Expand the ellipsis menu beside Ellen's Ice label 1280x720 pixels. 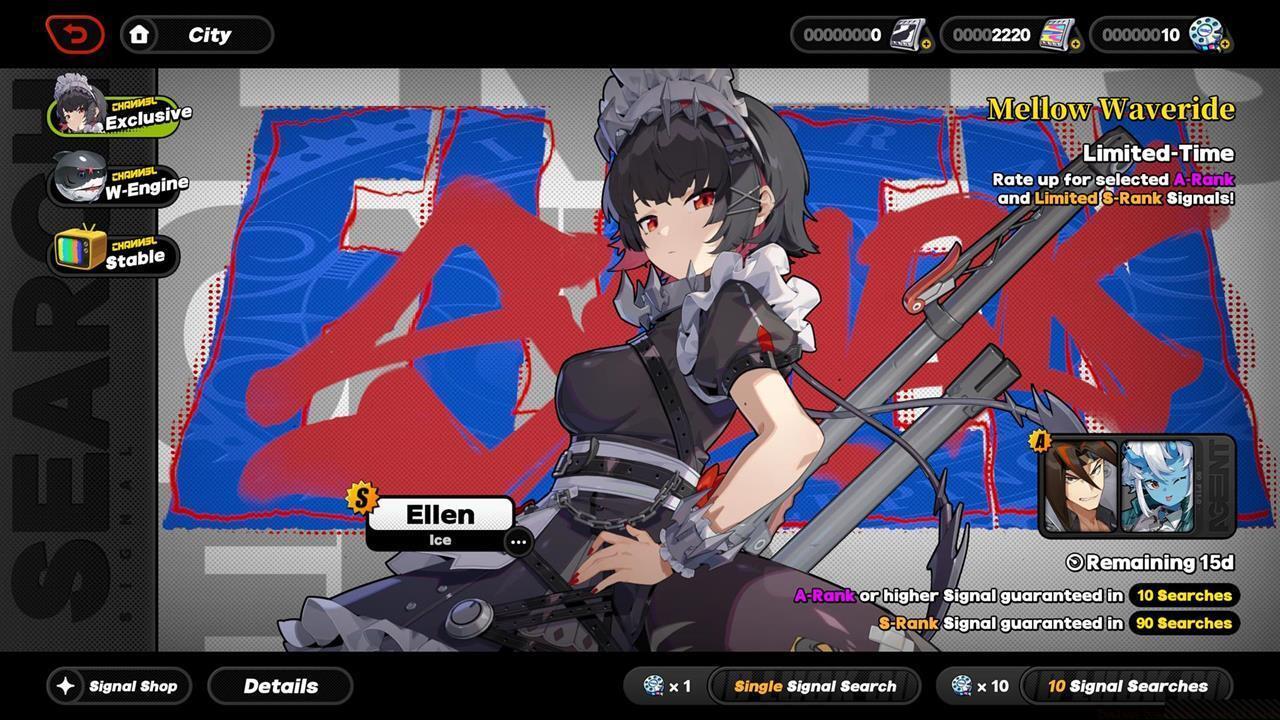click(519, 542)
